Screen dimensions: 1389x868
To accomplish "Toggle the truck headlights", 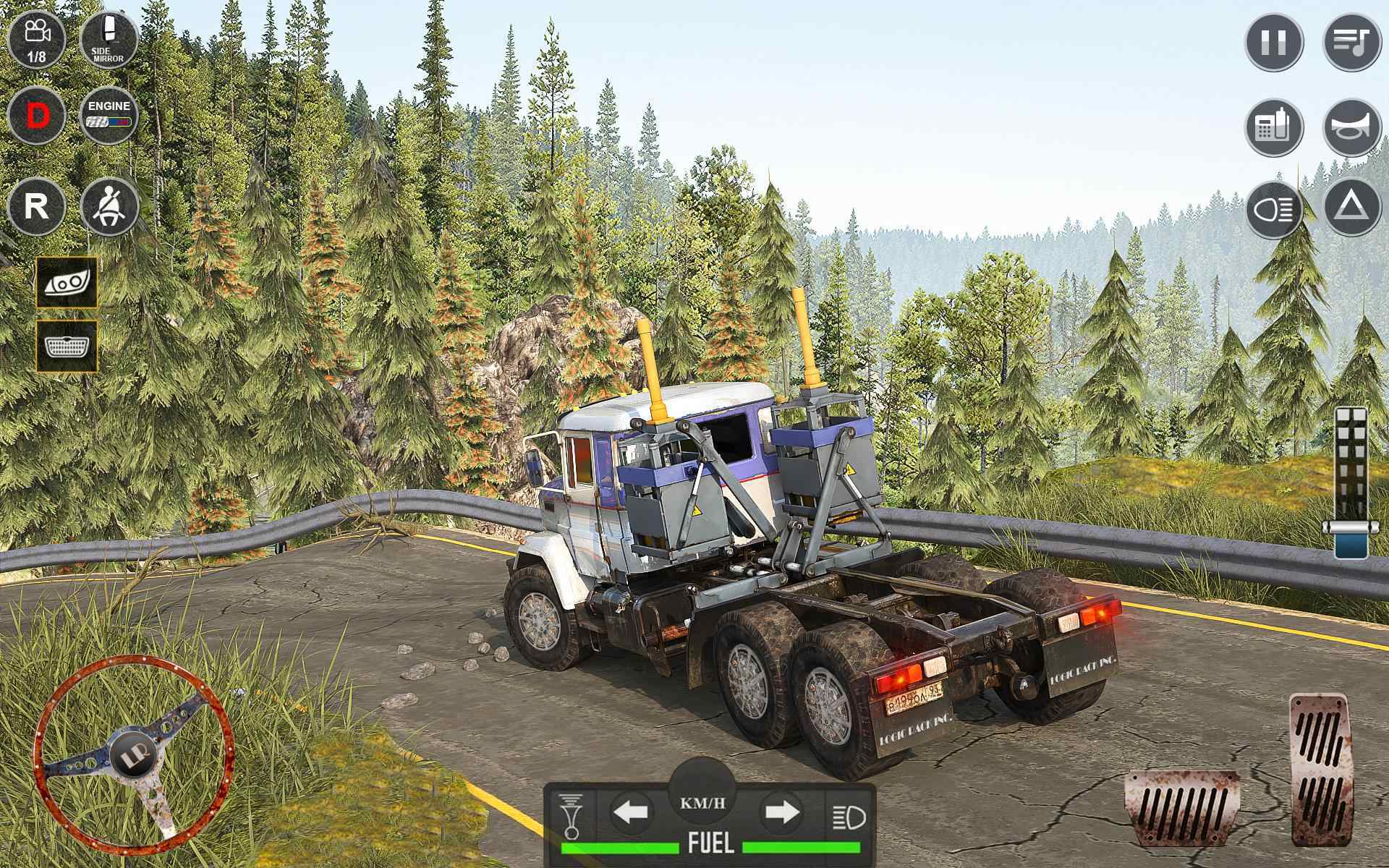I will (x=1274, y=210).
